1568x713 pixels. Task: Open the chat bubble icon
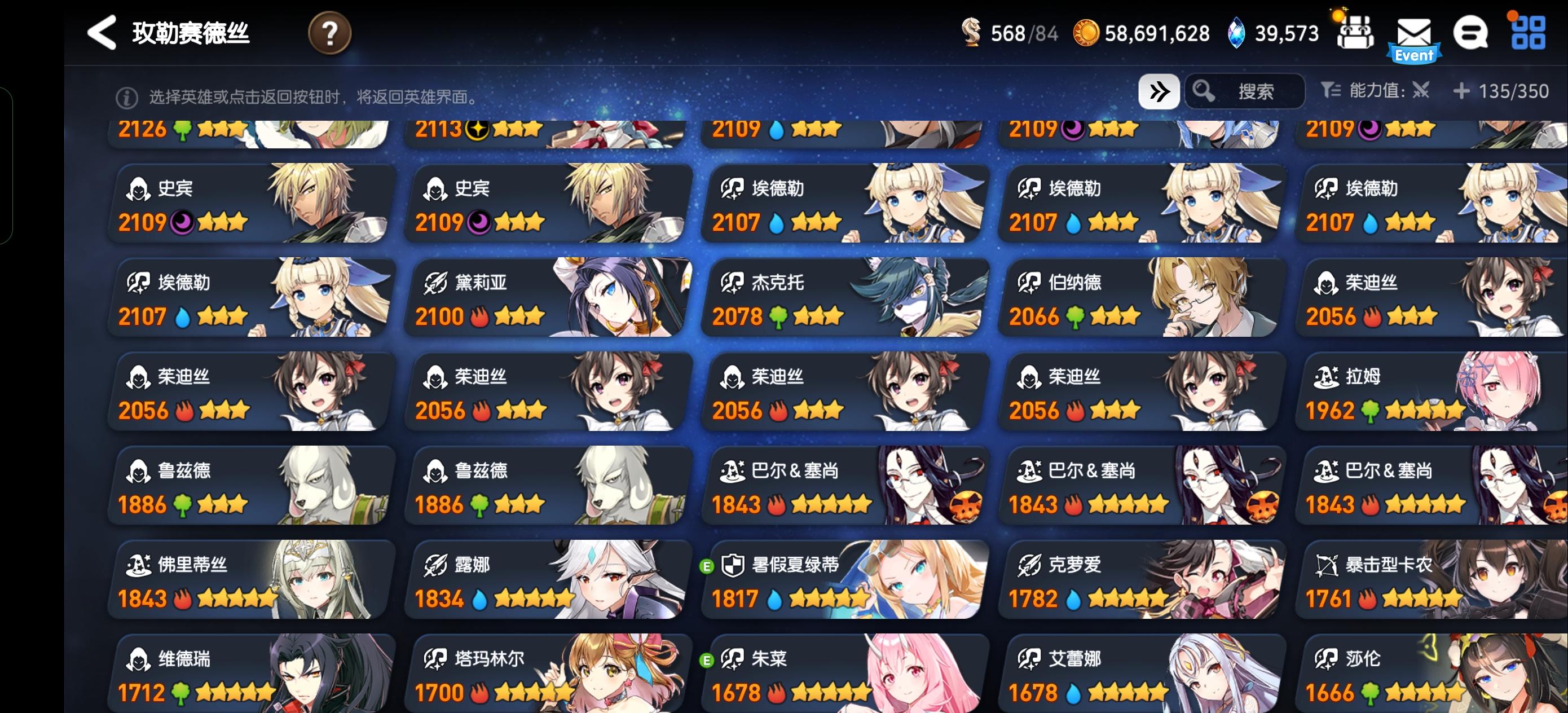(x=1471, y=32)
